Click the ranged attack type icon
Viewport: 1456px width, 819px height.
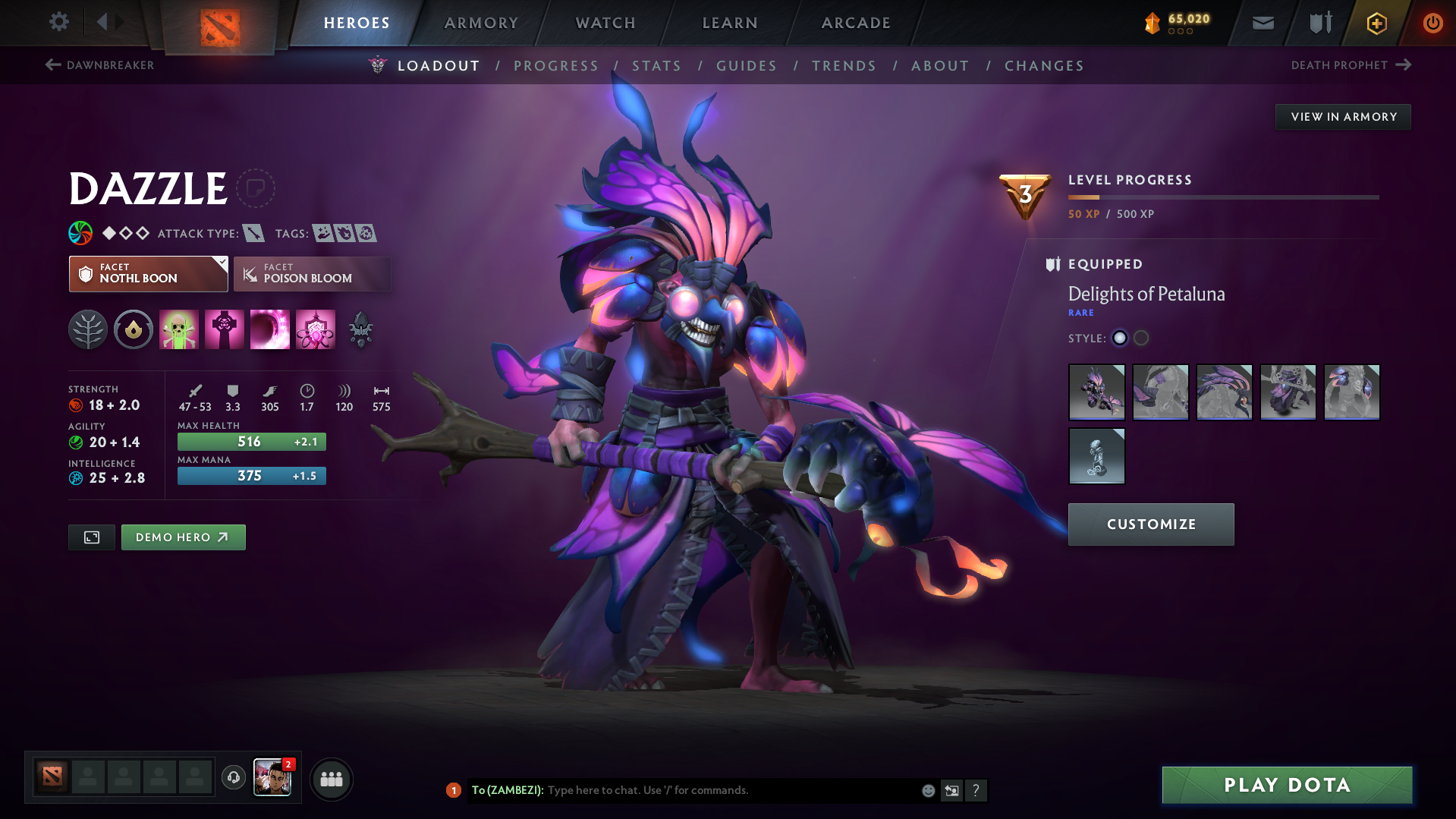point(252,233)
